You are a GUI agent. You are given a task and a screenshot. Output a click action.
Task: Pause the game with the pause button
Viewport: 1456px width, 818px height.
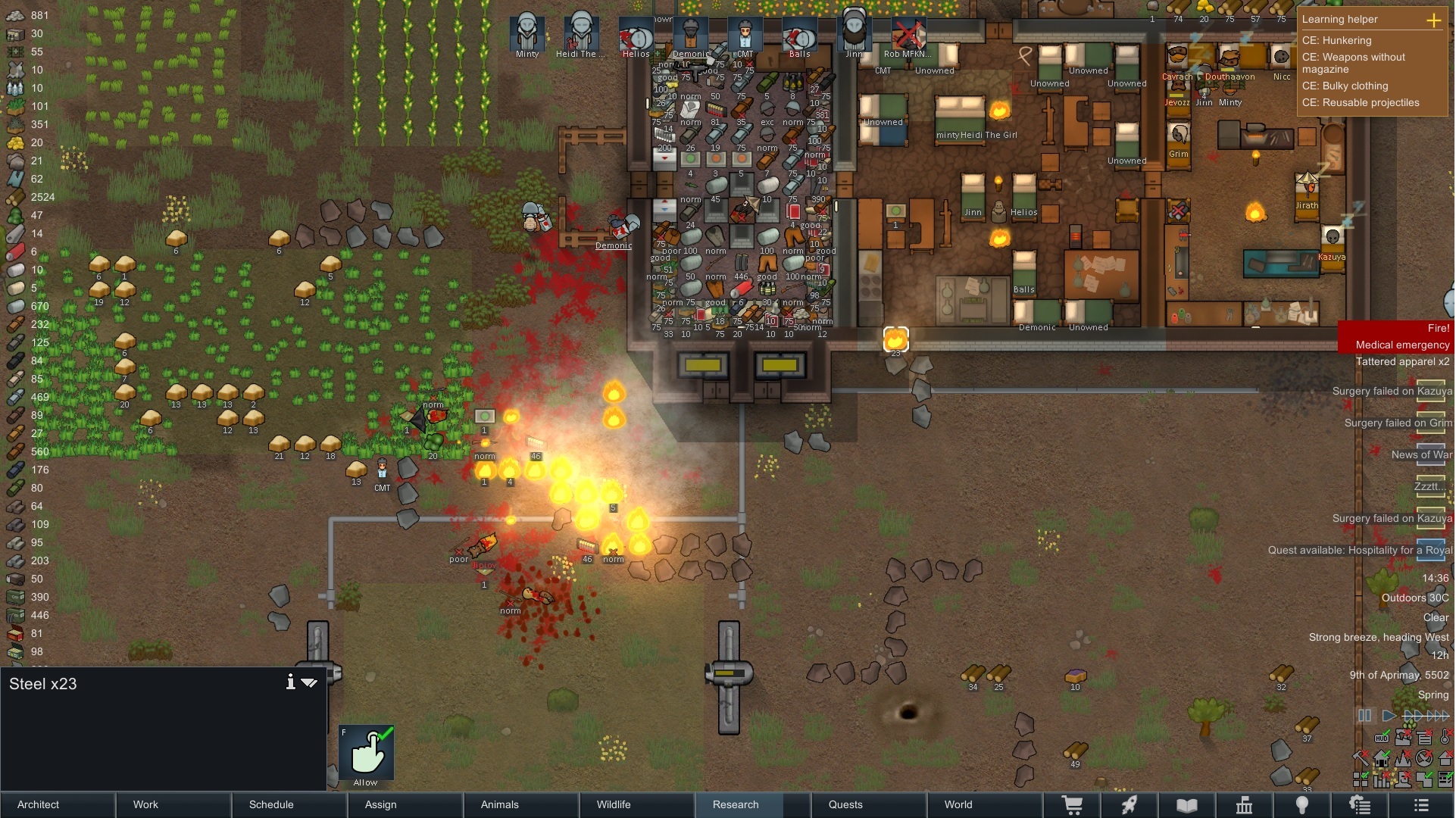[1364, 716]
